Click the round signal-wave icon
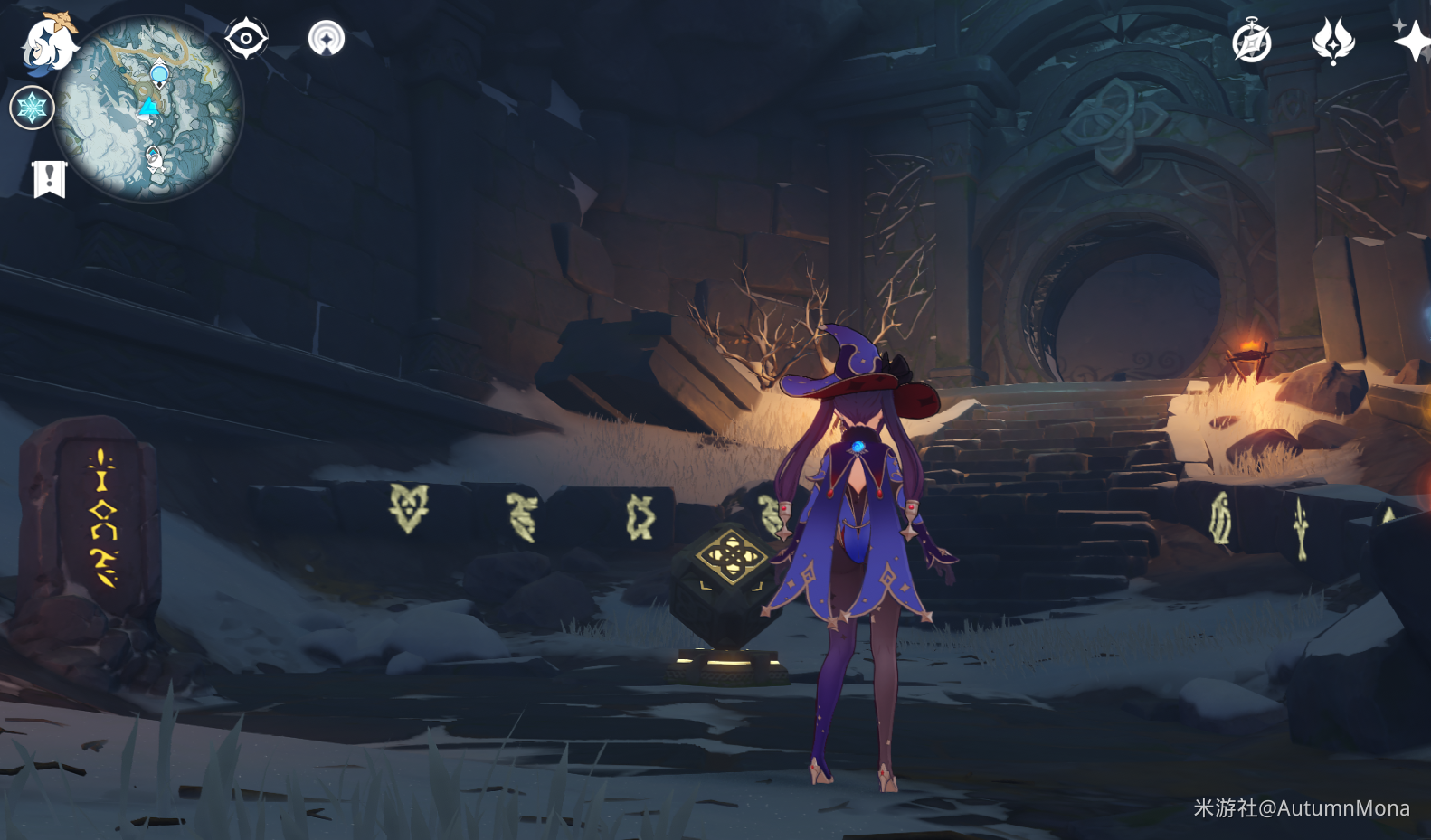Screen dimensions: 1431x840 click(327, 39)
